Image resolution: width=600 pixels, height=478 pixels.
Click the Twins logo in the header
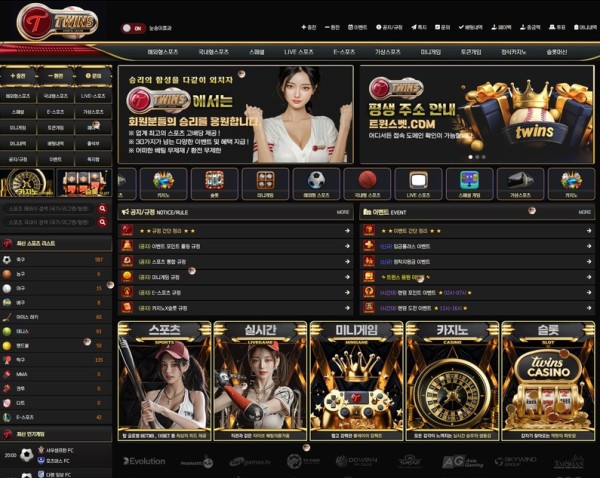pos(62,20)
